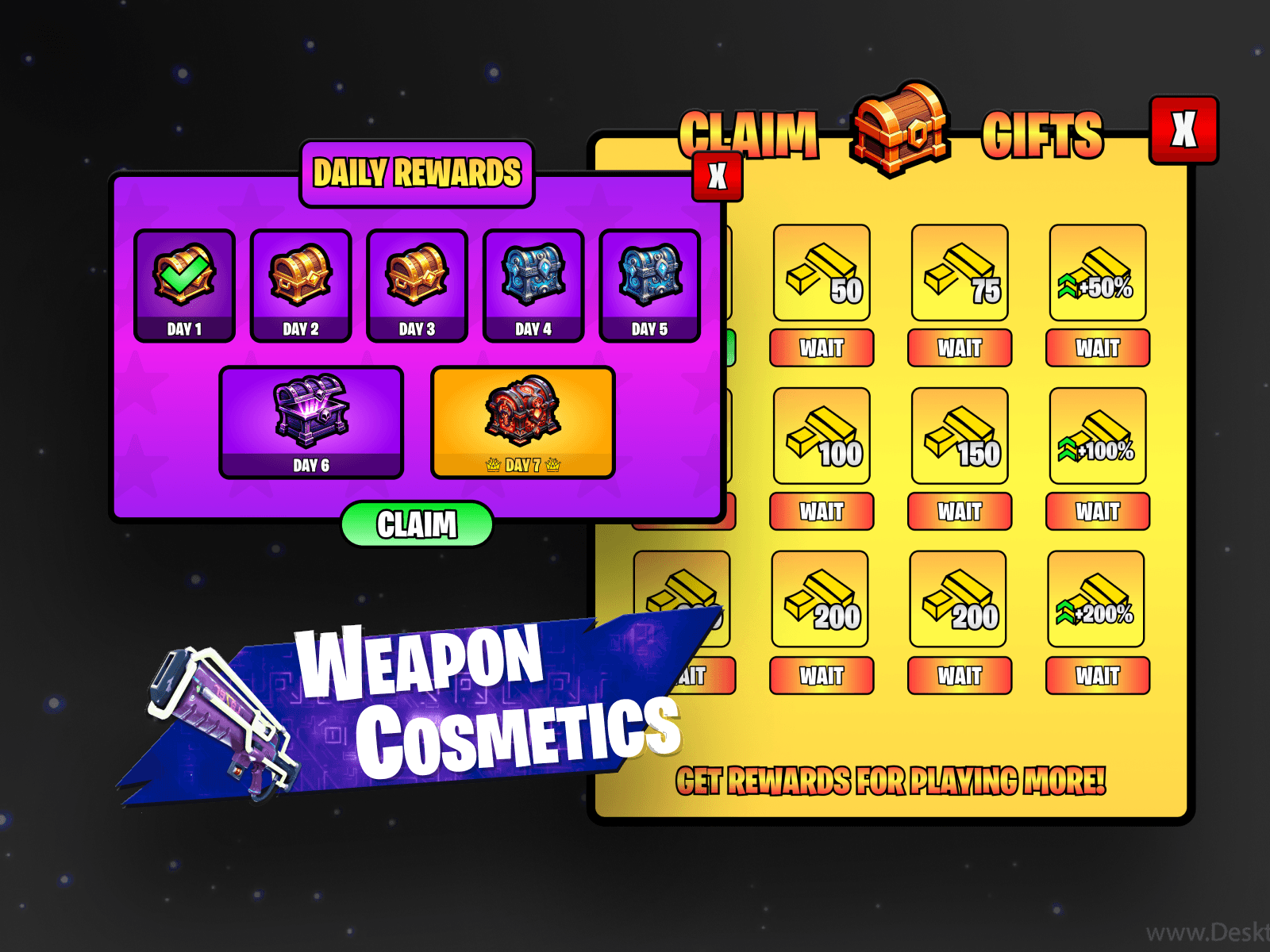Select the Day 7 crowned red chest

click(522, 421)
